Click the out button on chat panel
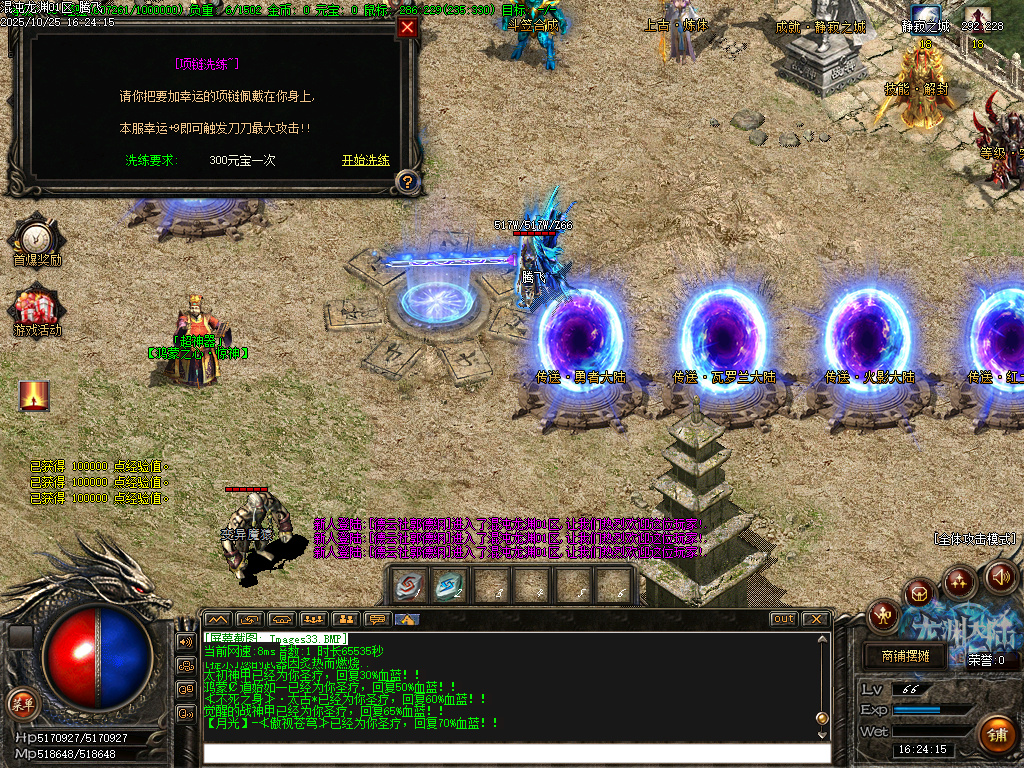Viewport: 1024px width, 768px height. click(784, 619)
